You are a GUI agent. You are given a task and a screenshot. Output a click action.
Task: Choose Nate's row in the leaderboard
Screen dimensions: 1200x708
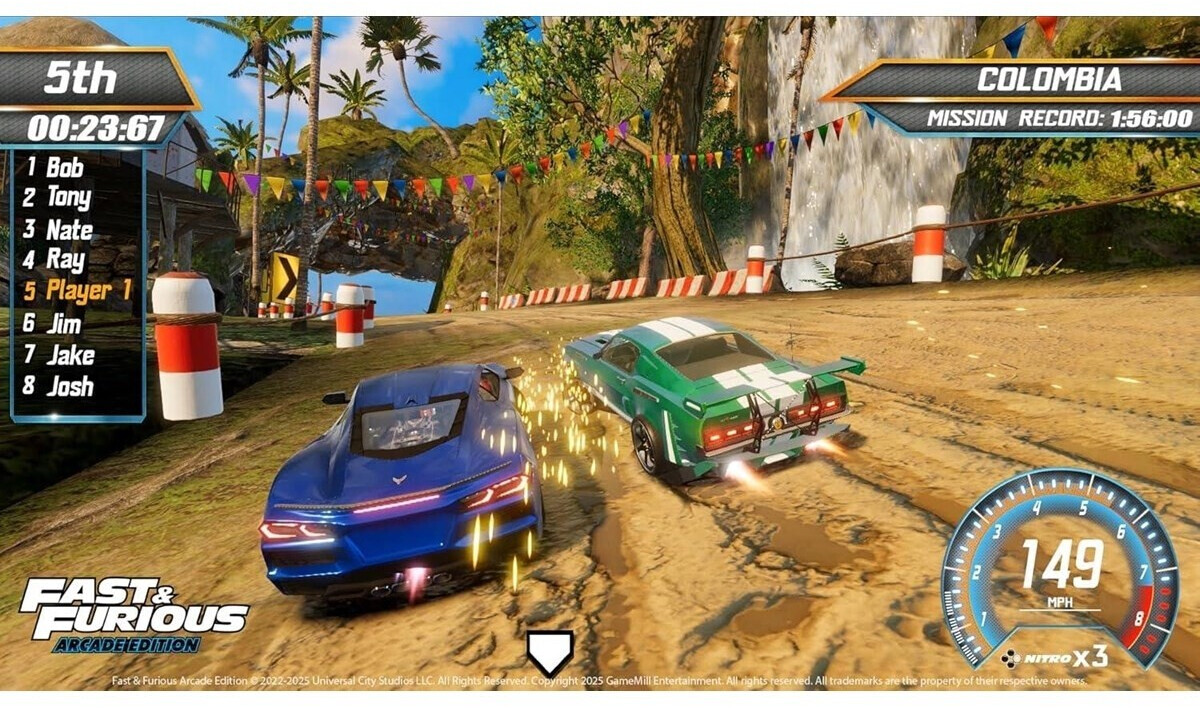click(69, 230)
